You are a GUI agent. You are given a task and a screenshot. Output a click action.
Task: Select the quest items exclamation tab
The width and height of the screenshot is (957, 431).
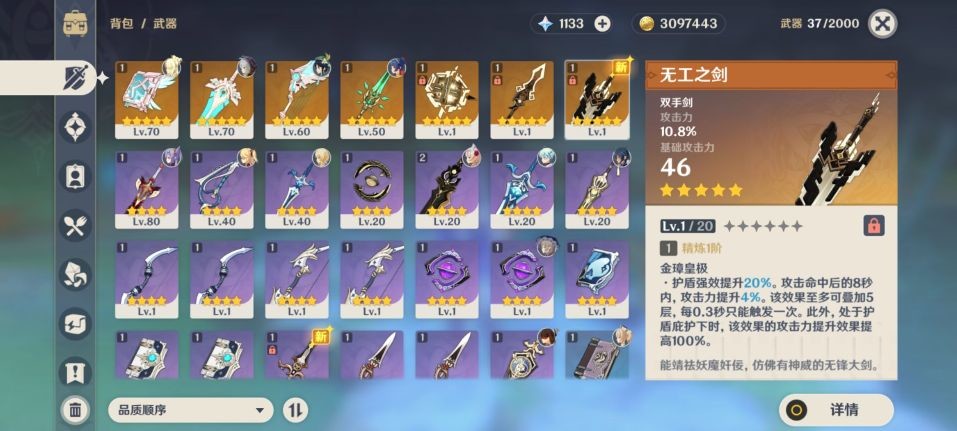point(76,372)
